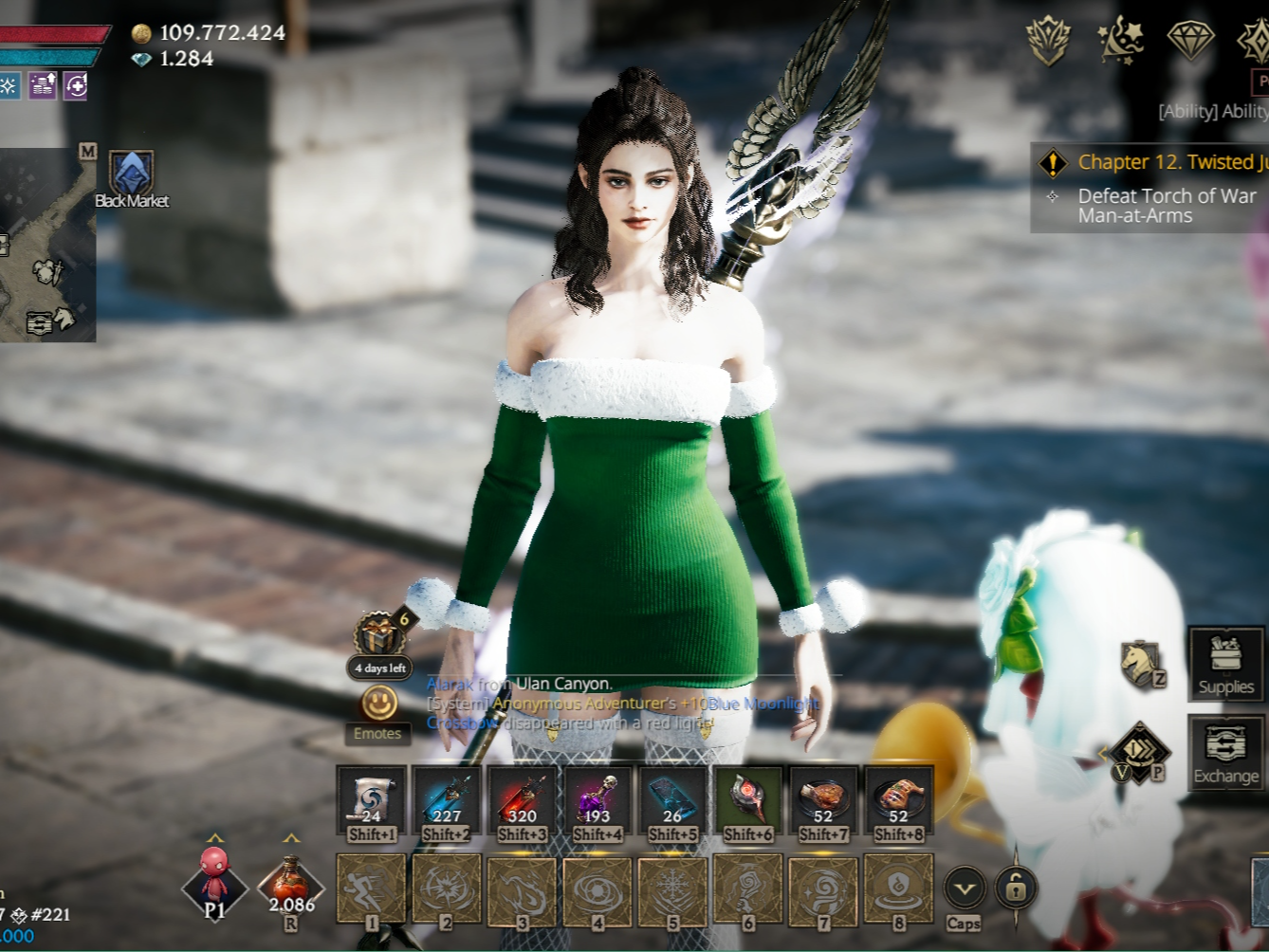Open the Black Market shop
The width and height of the screenshot is (1269, 952).
132,174
